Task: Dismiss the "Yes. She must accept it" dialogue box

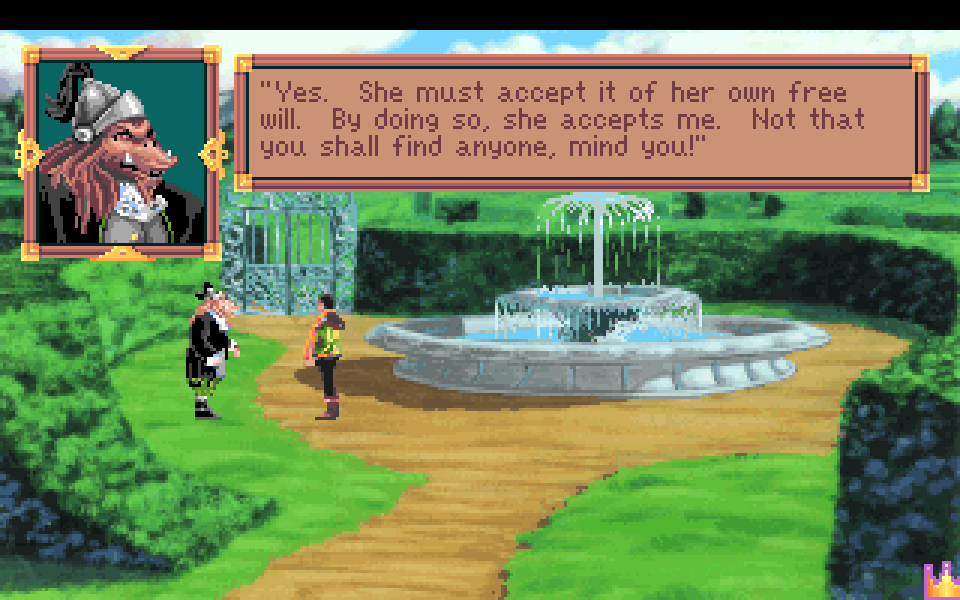Action: tap(581, 122)
